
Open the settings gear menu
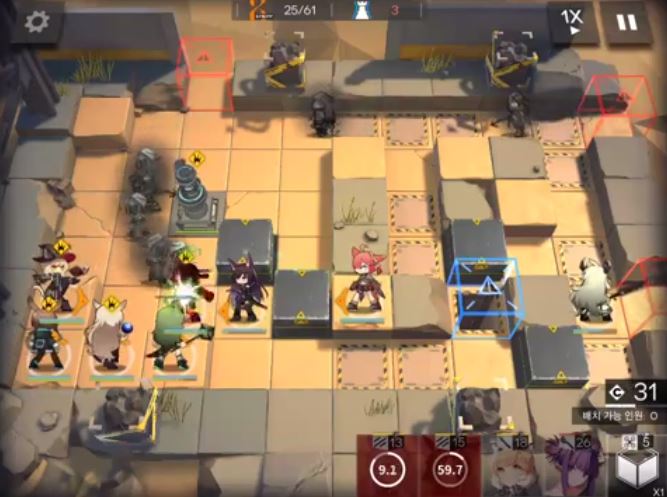click(39, 21)
